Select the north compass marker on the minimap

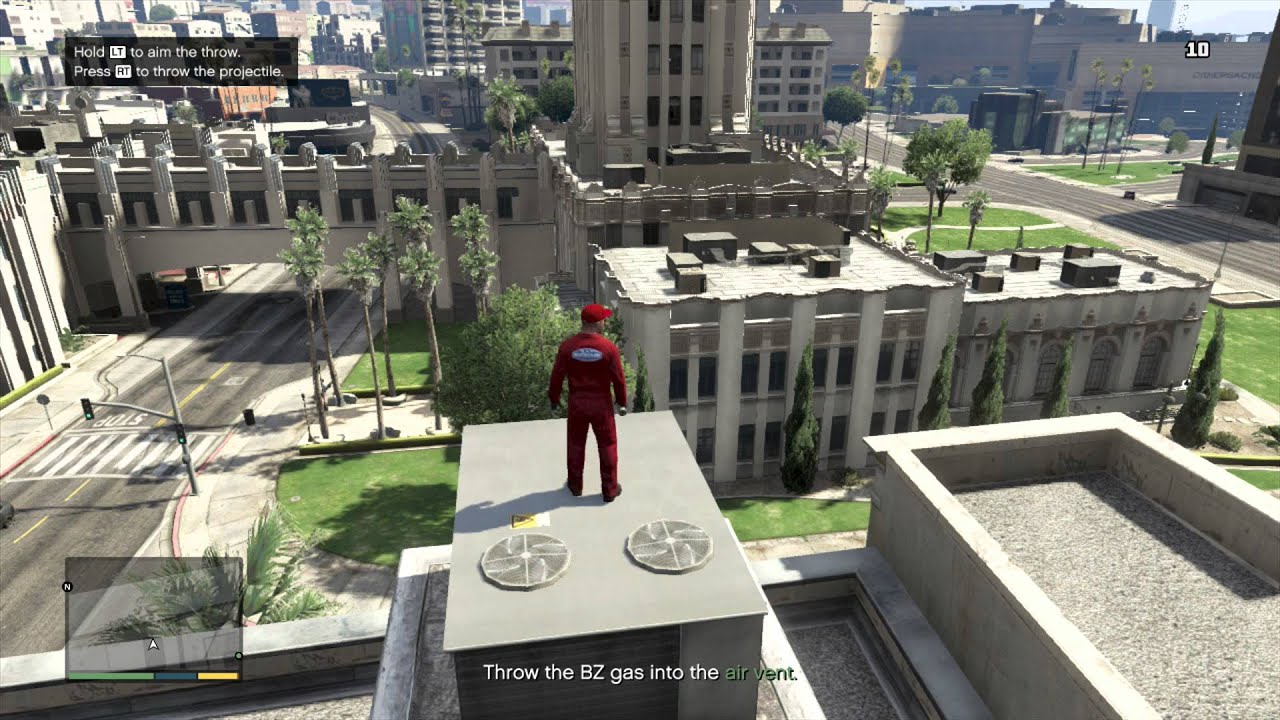click(67, 586)
